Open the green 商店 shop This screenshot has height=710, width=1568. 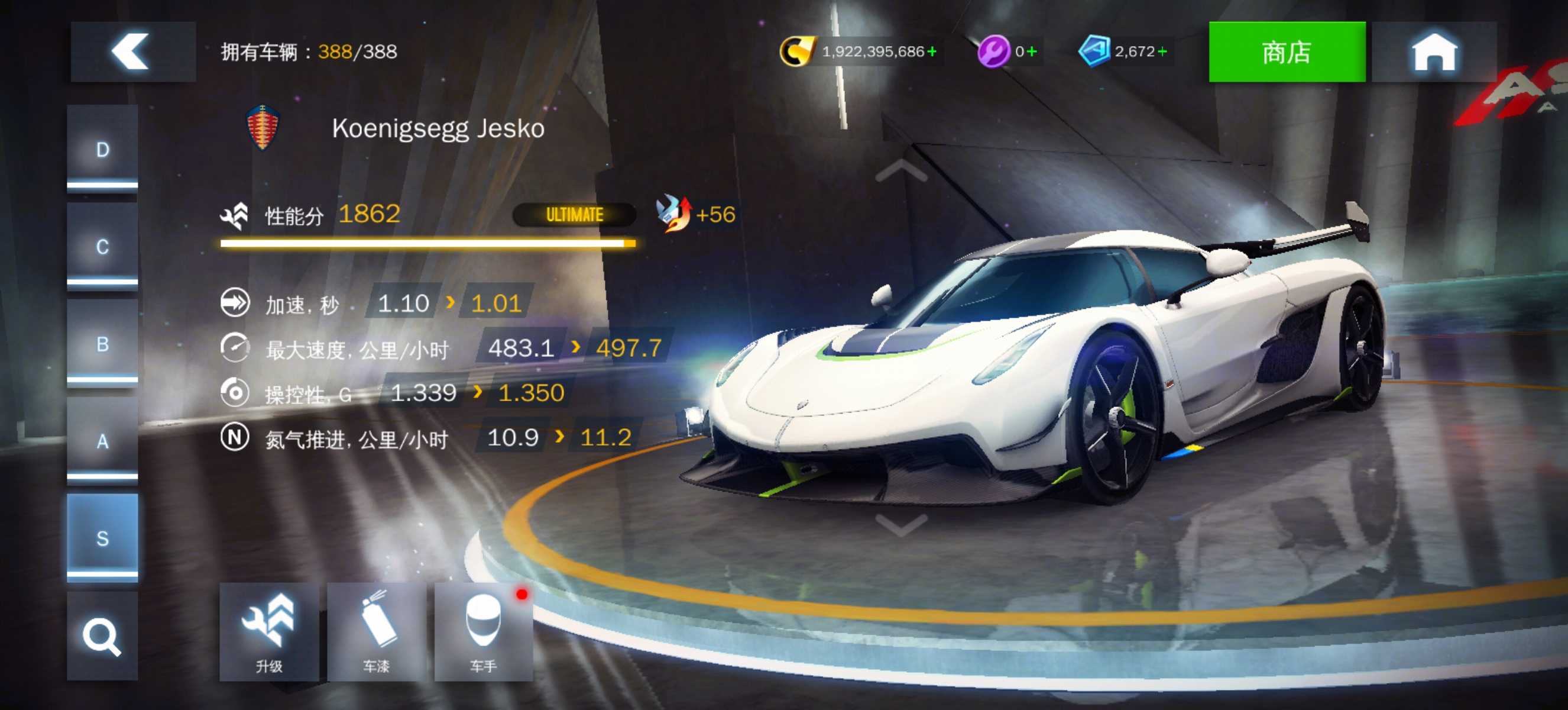click(1286, 51)
